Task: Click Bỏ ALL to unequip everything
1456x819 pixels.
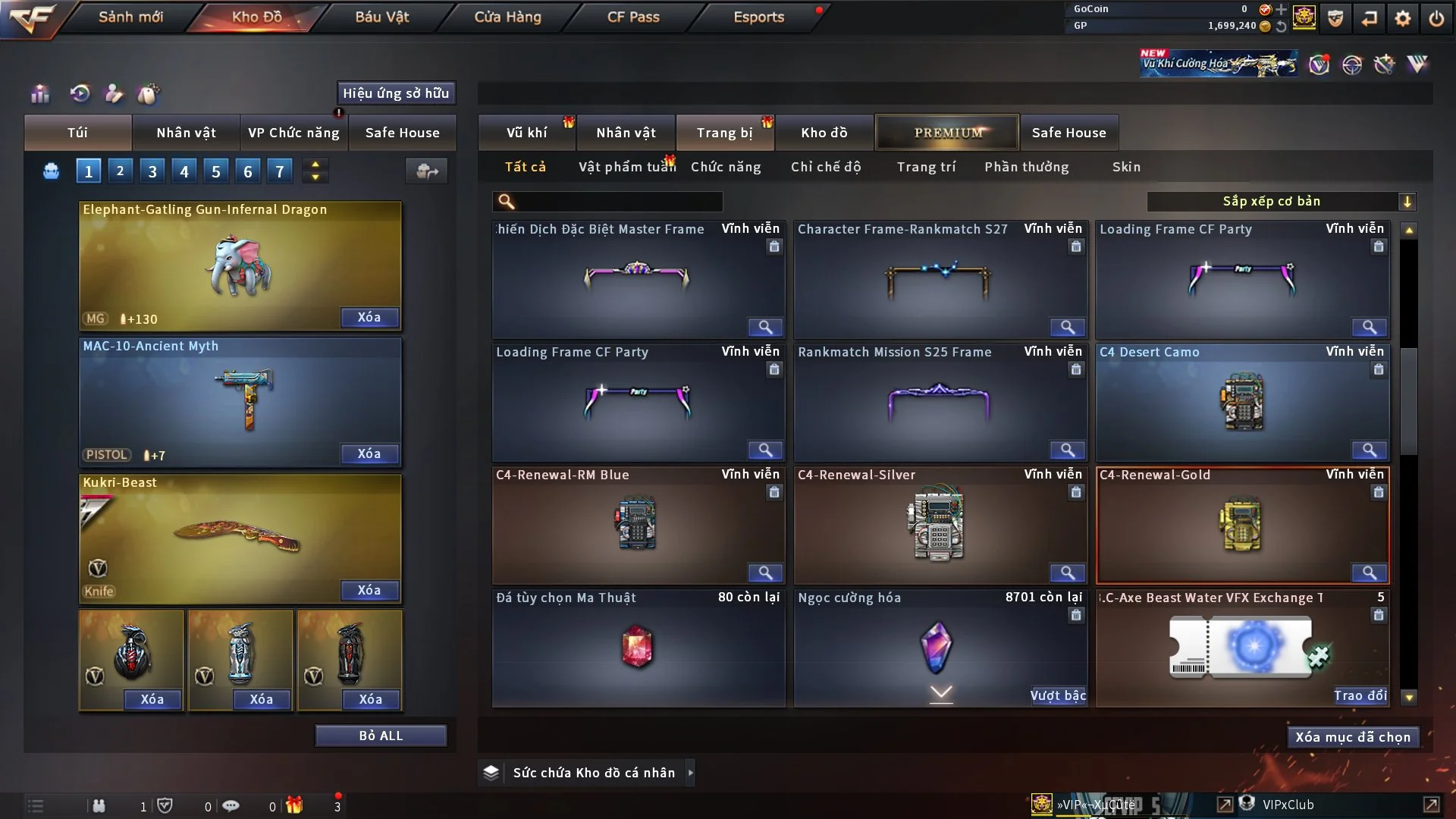Action: click(x=381, y=736)
